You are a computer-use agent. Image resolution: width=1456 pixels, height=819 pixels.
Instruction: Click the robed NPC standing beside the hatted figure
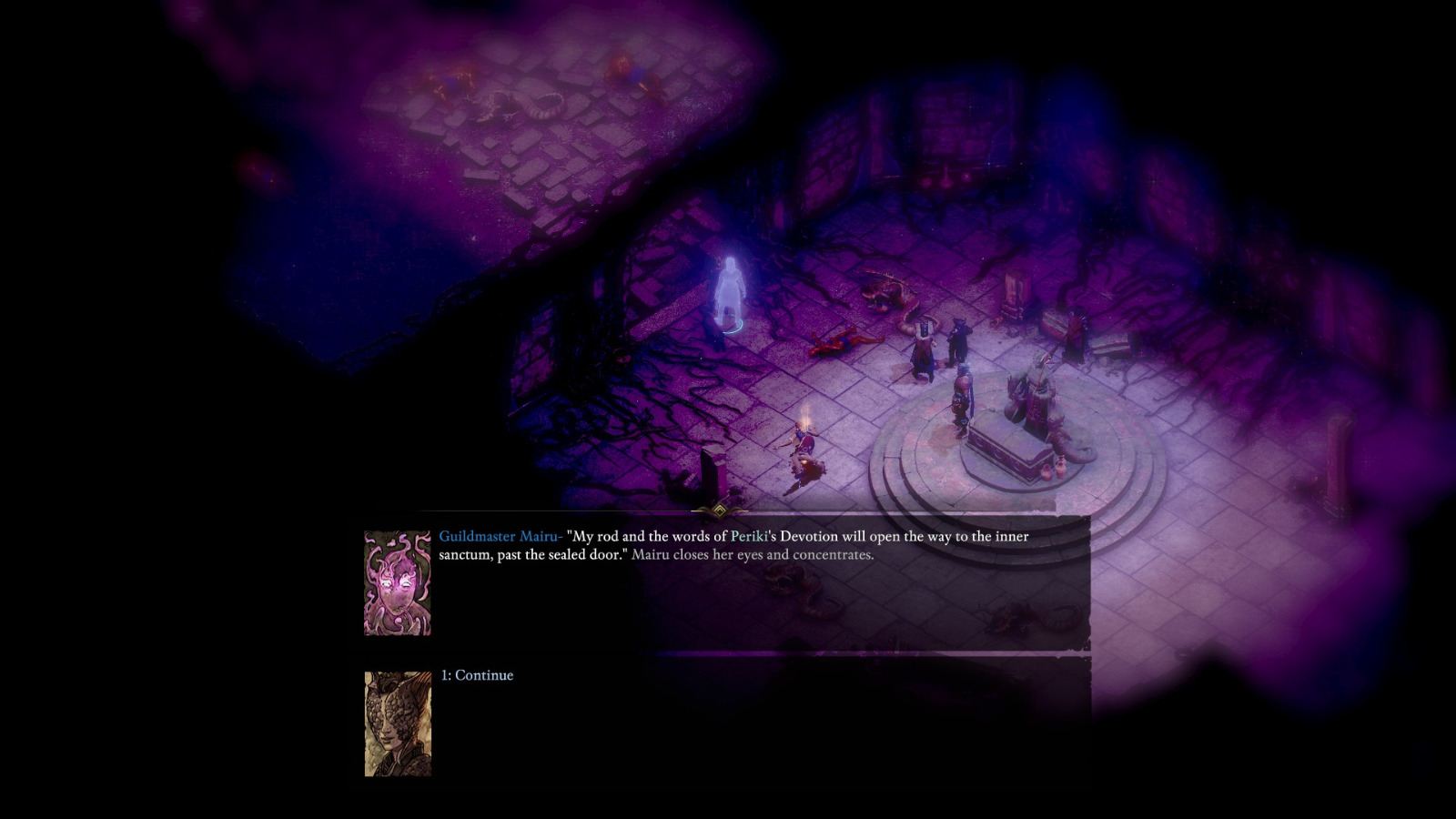pos(924,344)
